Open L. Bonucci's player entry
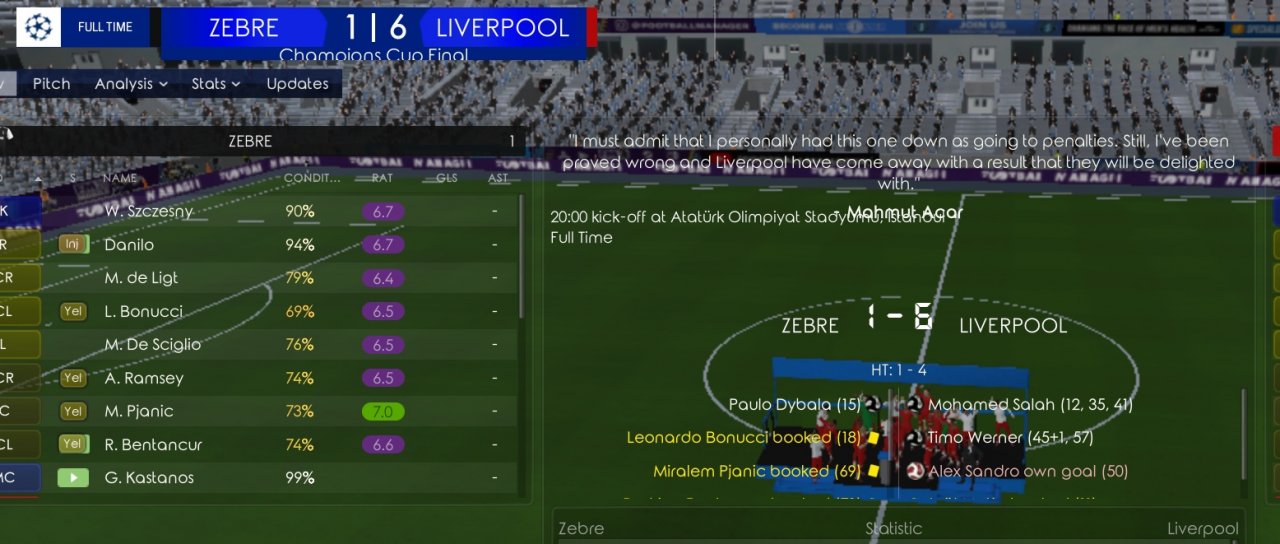 pyautogui.click(x=143, y=311)
